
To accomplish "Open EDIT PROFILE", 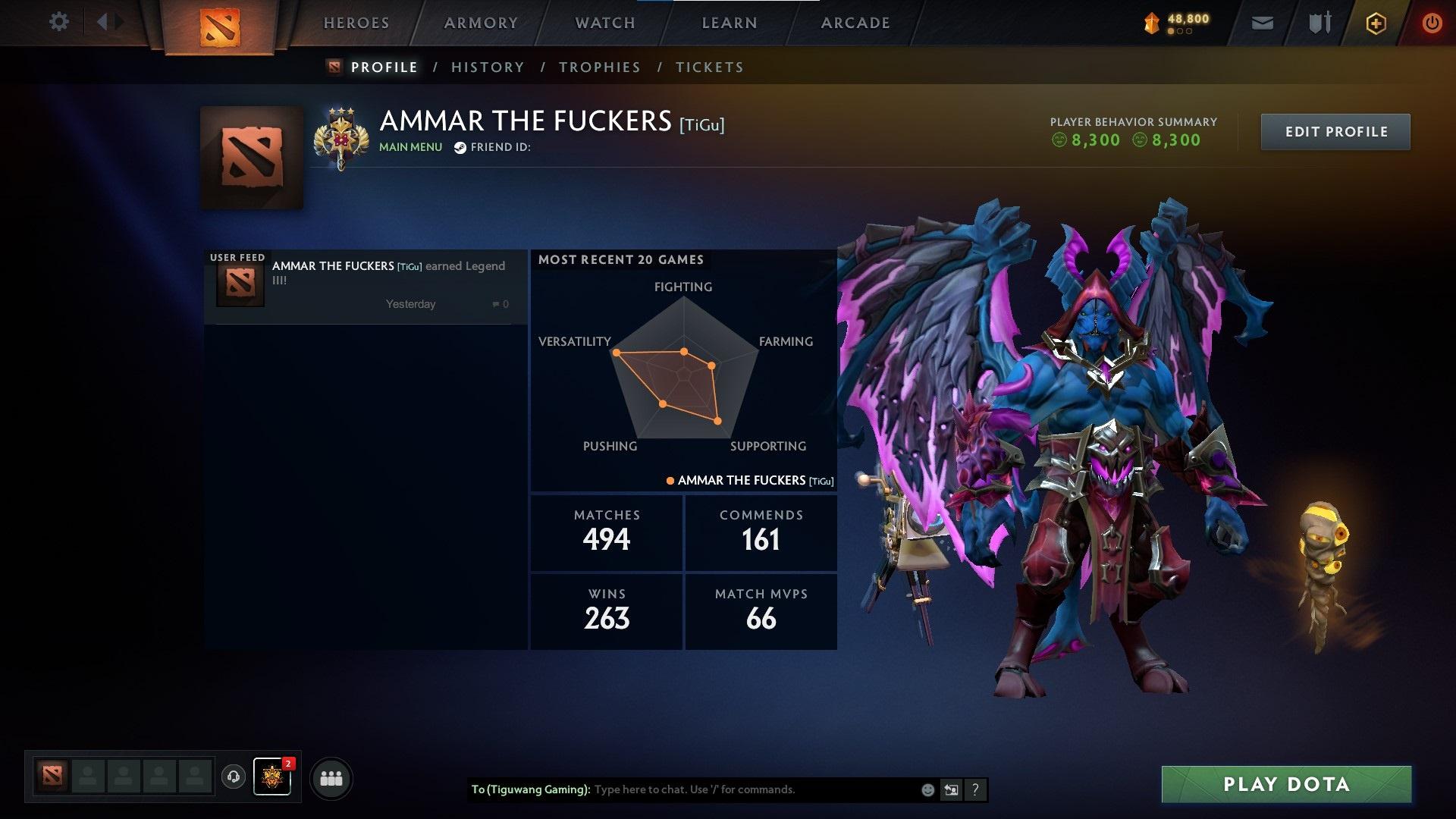I will pyautogui.click(x=1335, y=131).
